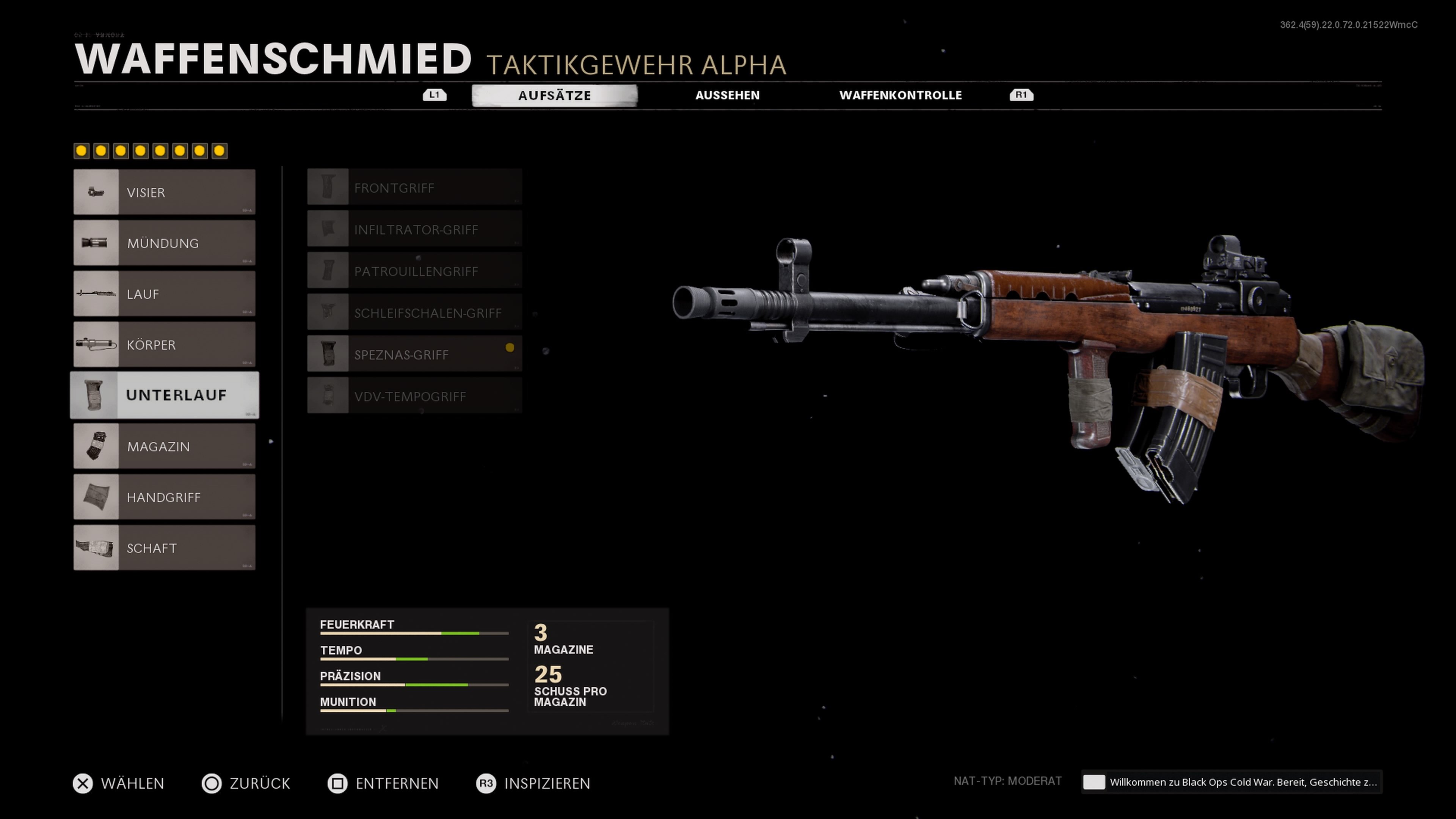Viewport: 1456px width, 819px height.
Task: Switch to the Aufsätze tab
Action: [554, 96]
